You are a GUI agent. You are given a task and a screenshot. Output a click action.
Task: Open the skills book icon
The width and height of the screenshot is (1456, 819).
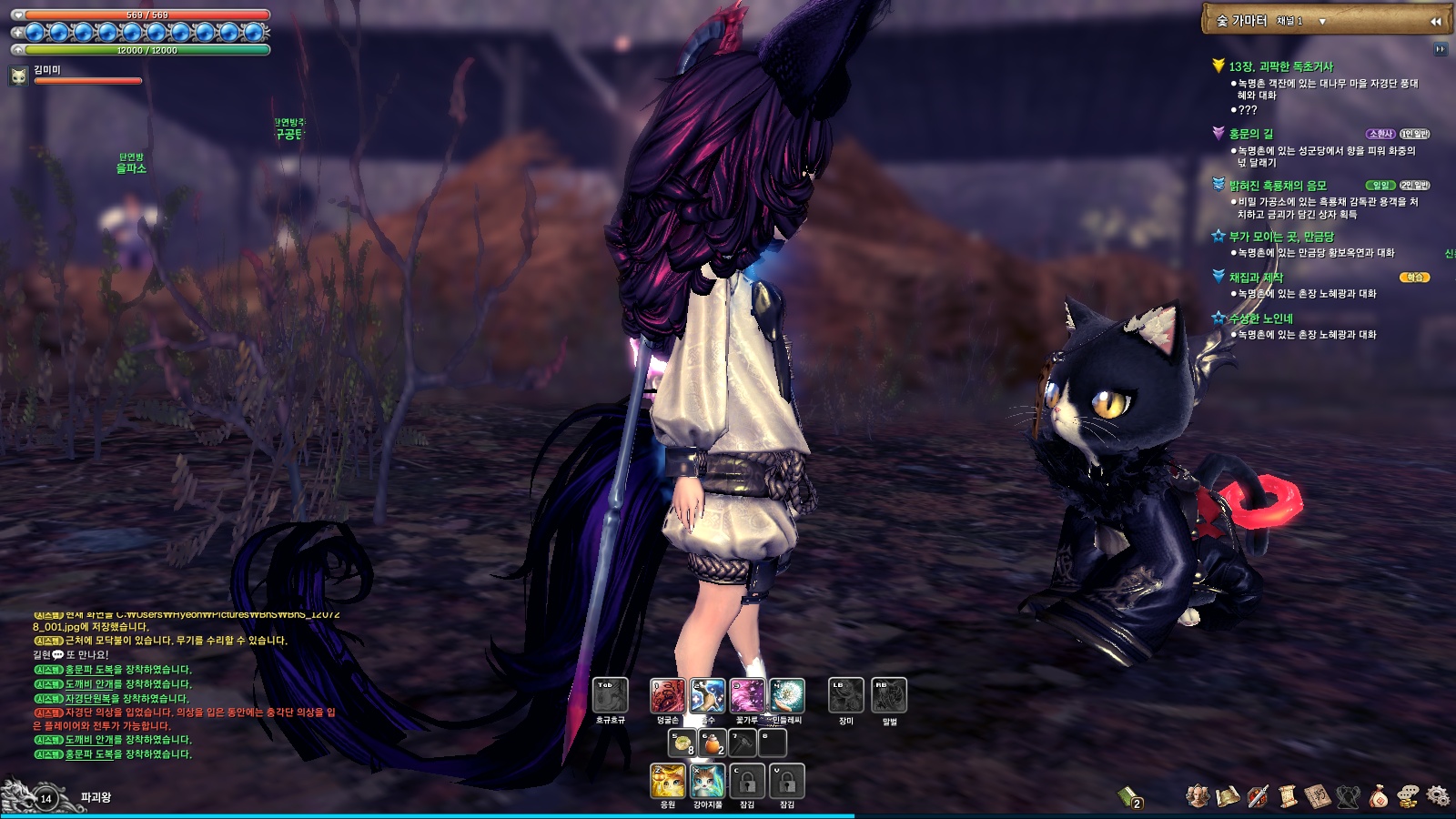click(1316, 796)
